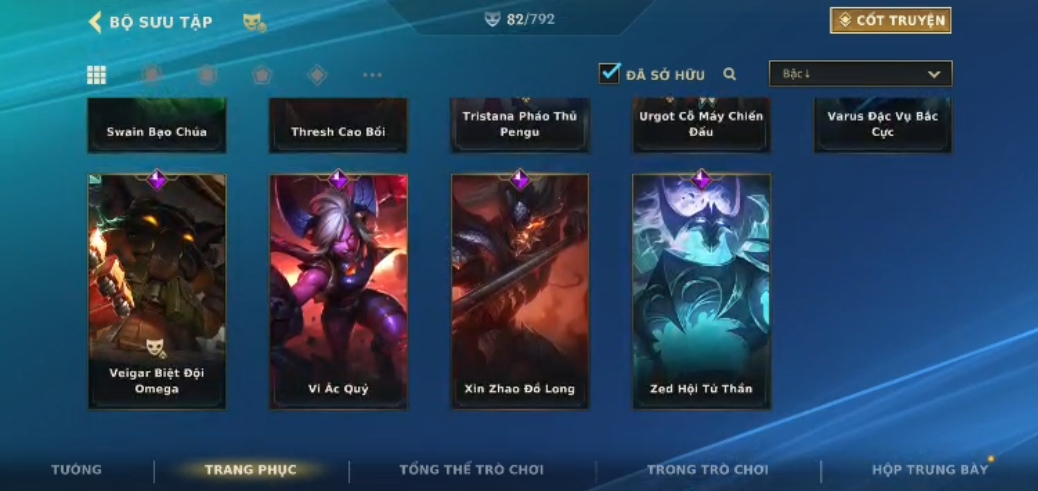Pick the Varus Đặc Vụ Bắc Cực skin
This screenshot has width=1038, height=491.
(883, 126)
